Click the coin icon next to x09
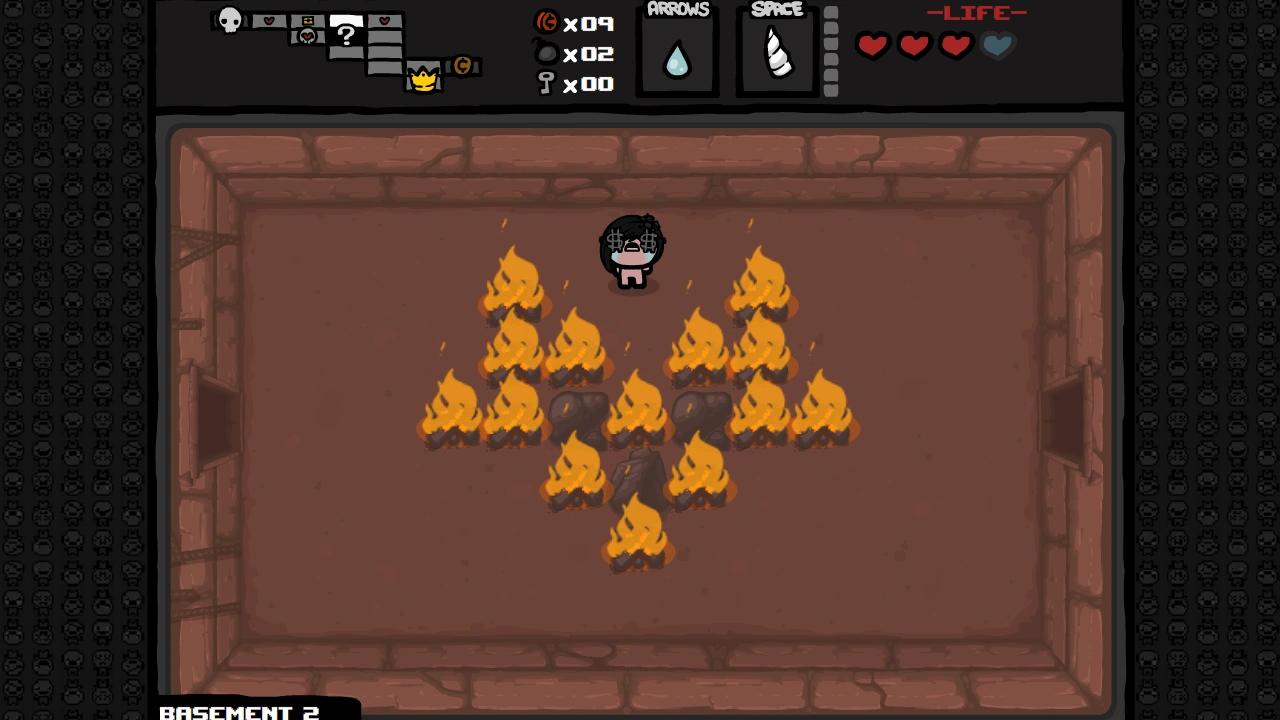Screen dimensions: 1280x720 click(x=546, y=24)
